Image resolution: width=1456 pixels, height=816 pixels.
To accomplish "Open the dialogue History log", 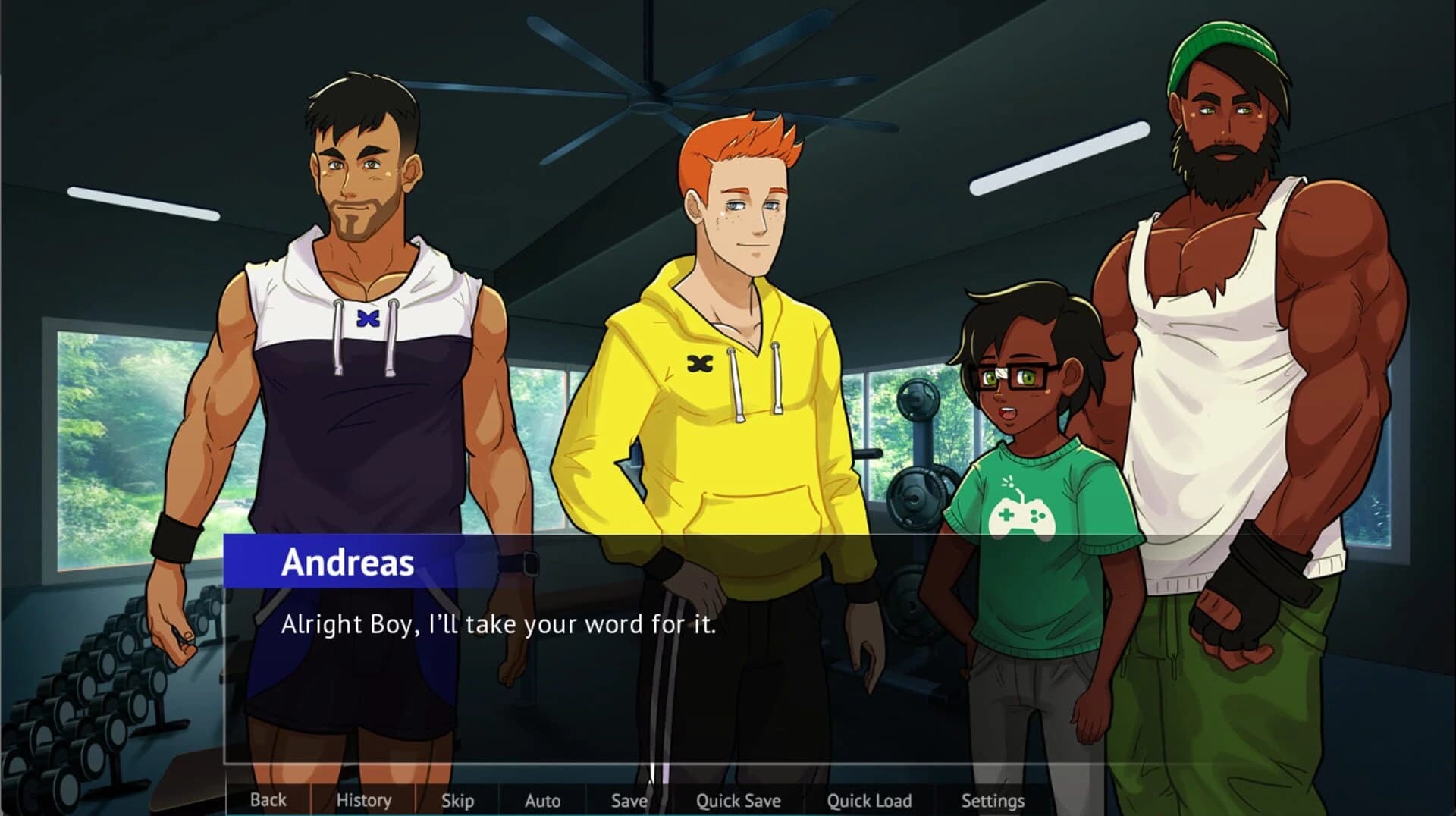I will pyautogui.click(x=365, y=800).
